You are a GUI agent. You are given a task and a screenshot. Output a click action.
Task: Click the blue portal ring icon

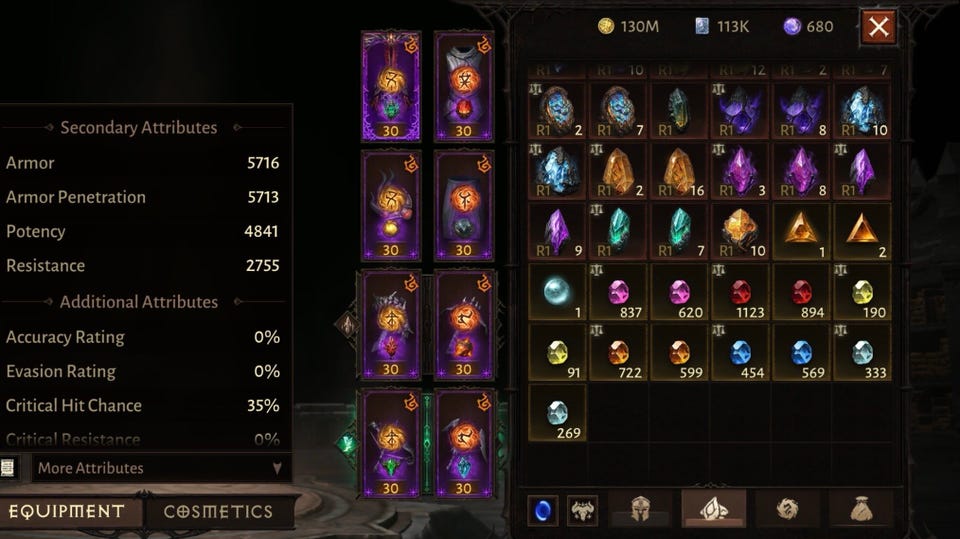click(543, 510)
